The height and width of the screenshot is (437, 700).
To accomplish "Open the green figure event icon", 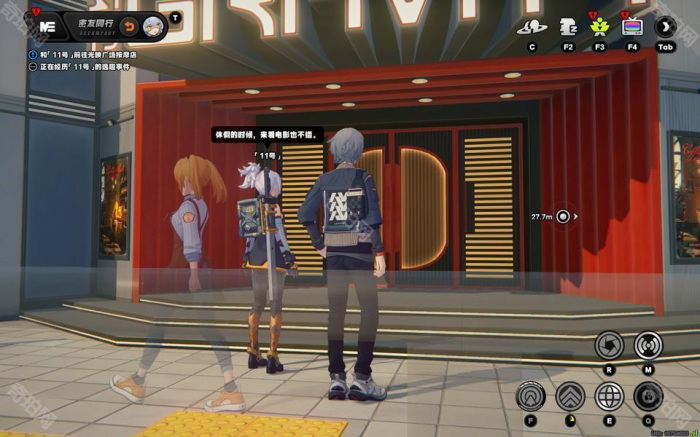I will 599,27.
